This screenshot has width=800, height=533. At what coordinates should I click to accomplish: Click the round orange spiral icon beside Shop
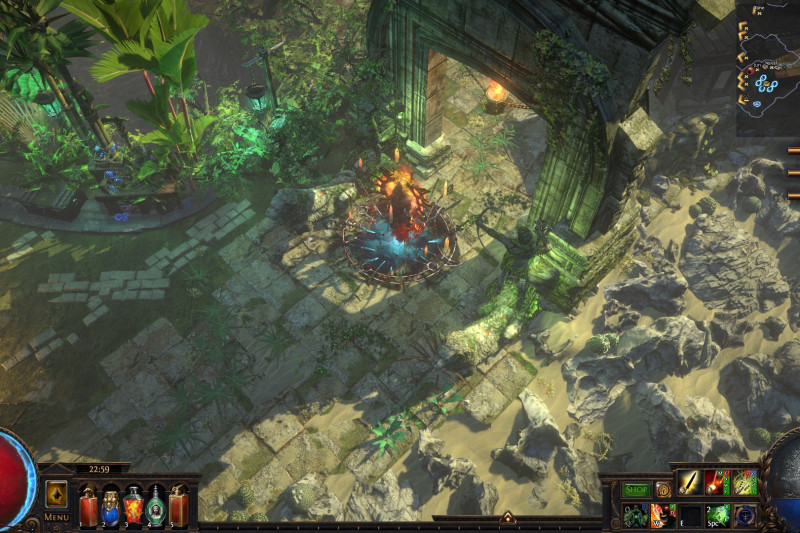coord(662,489)
